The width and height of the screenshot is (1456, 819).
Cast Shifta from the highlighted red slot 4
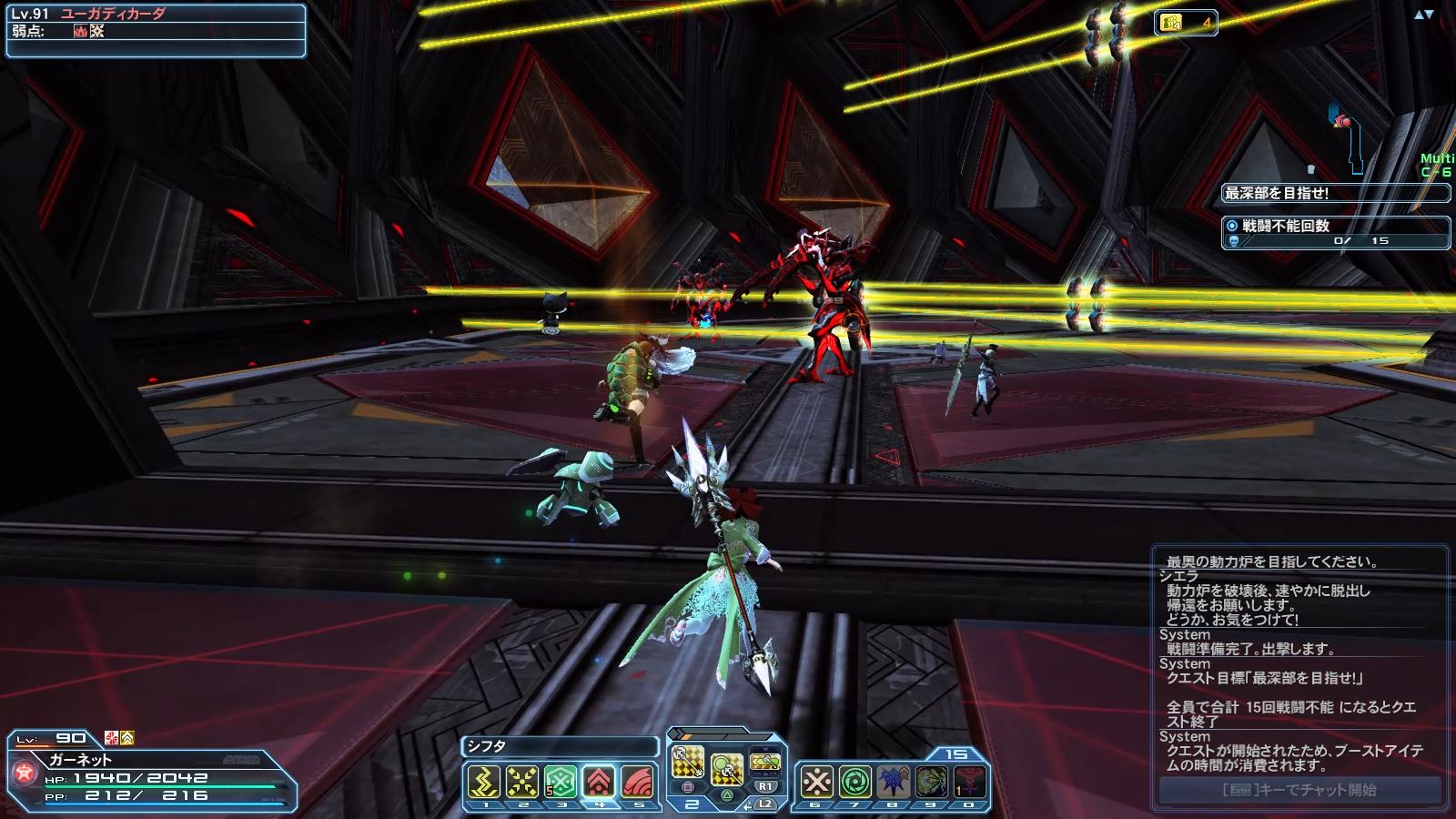pyautogui.click(x=598, y=782)
